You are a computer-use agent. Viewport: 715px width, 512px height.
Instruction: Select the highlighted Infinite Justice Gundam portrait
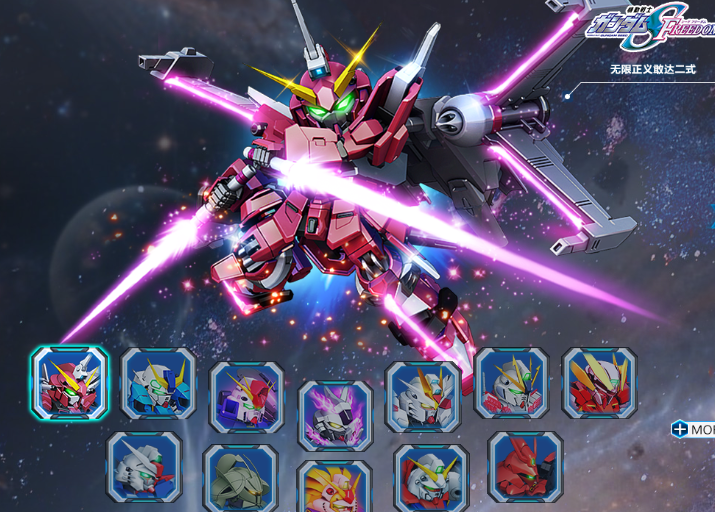pos(69,382)
